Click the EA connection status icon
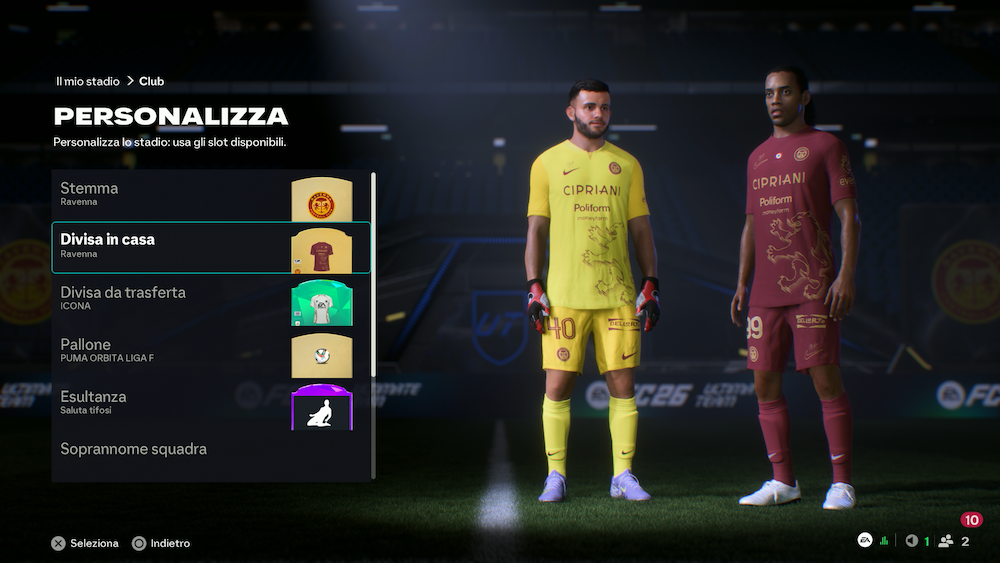The height and width of the screenshot is (563, 1000). tap(865, 541)
